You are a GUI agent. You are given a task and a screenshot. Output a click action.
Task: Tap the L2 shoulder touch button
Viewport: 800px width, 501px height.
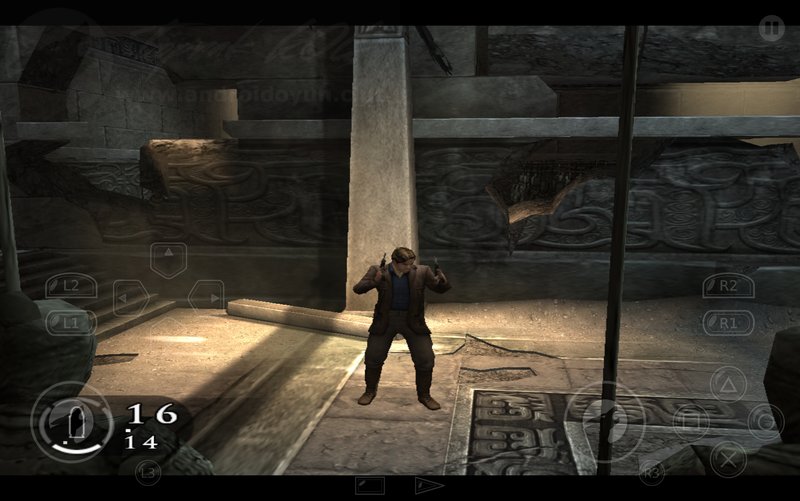click(69, 286)
